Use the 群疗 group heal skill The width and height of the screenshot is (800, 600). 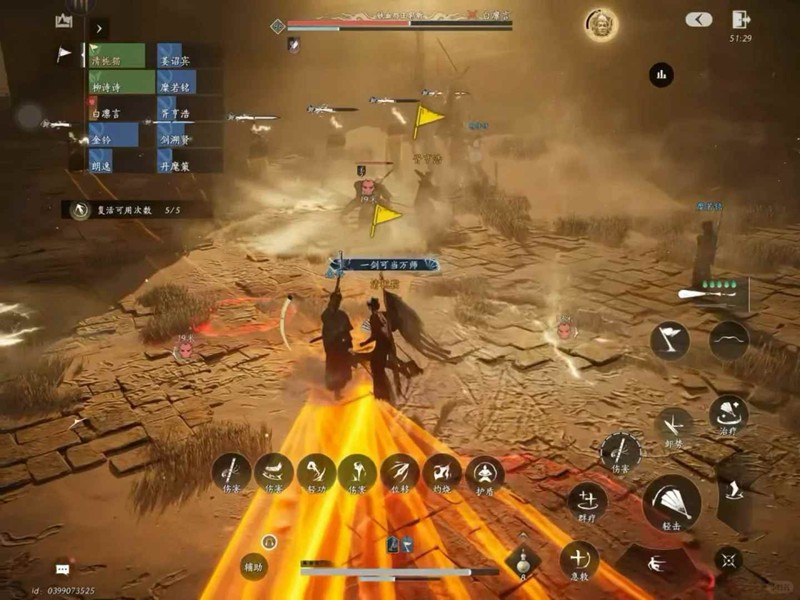tap(587, 501)
